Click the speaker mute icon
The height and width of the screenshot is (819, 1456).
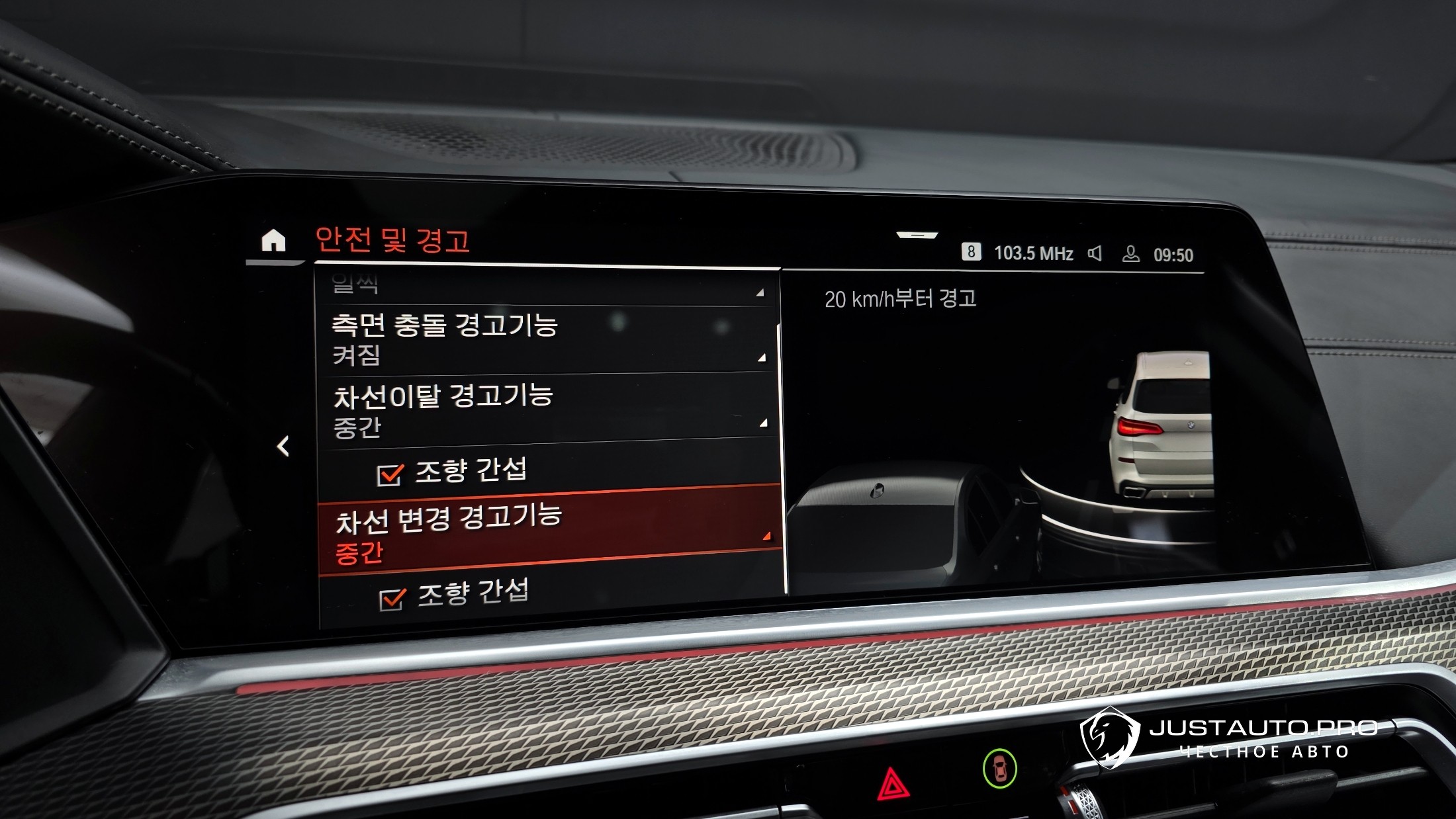click(1095, 253)
